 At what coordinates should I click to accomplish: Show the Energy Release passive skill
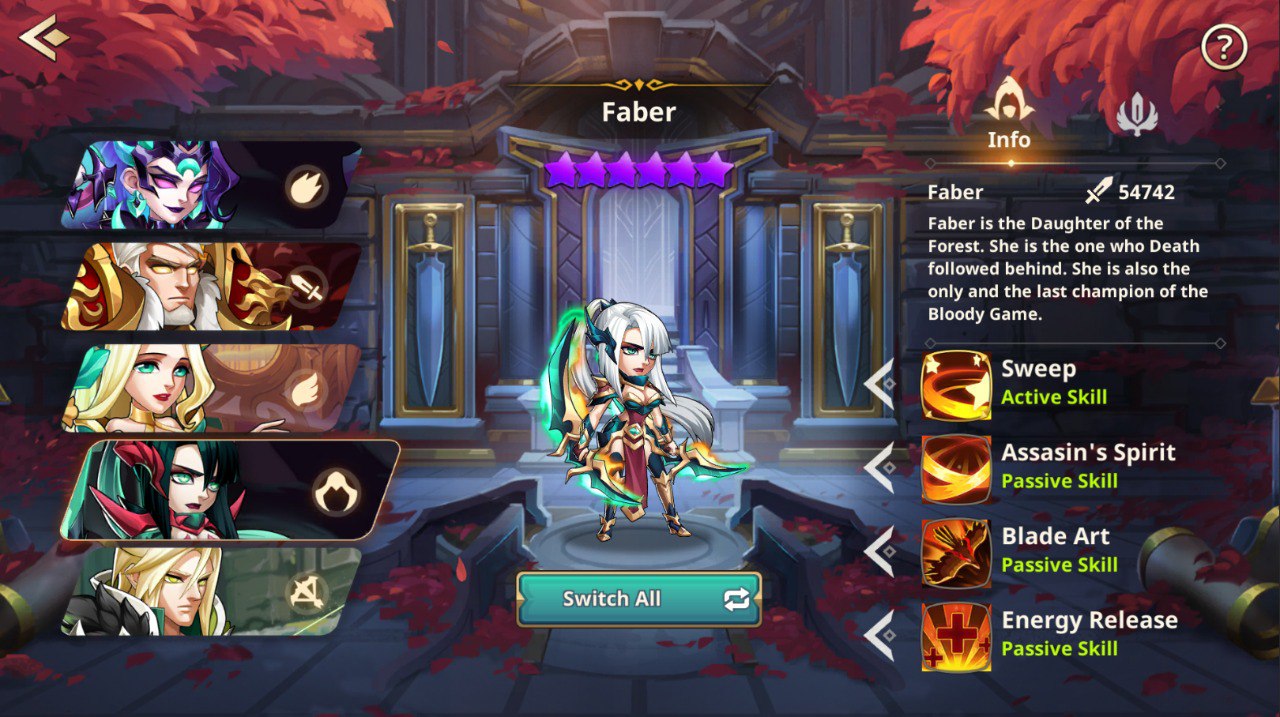(956, 636)
